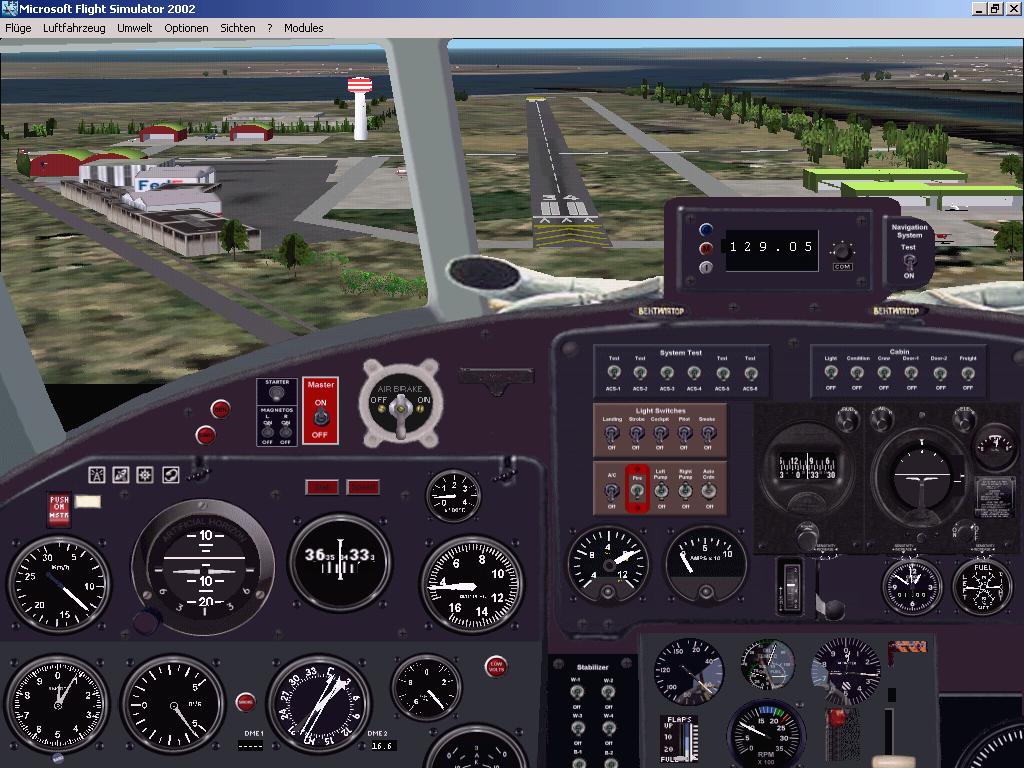Flip the Cabin Light switch
This screenshot has width=1024, height=768.
tap(830, 373)
